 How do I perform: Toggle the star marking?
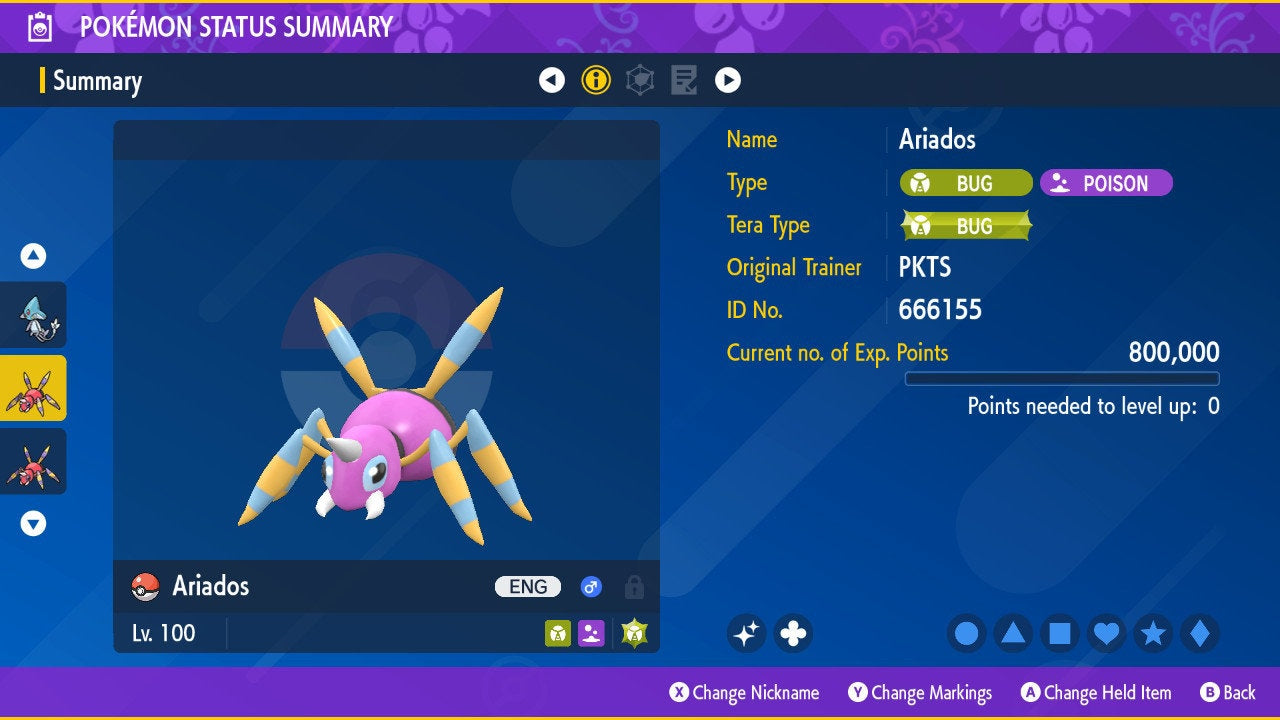1153,633
